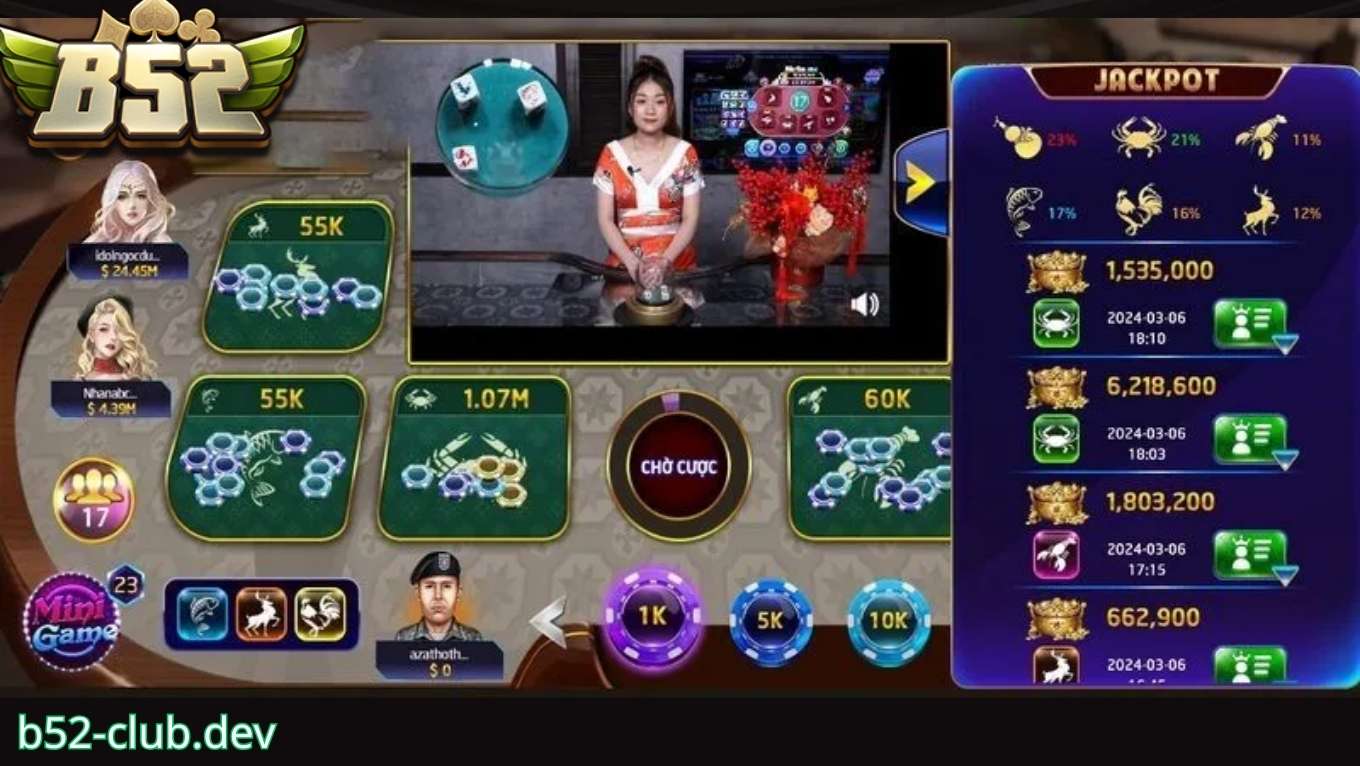Select the 10K betting chip

click(888, 620)
